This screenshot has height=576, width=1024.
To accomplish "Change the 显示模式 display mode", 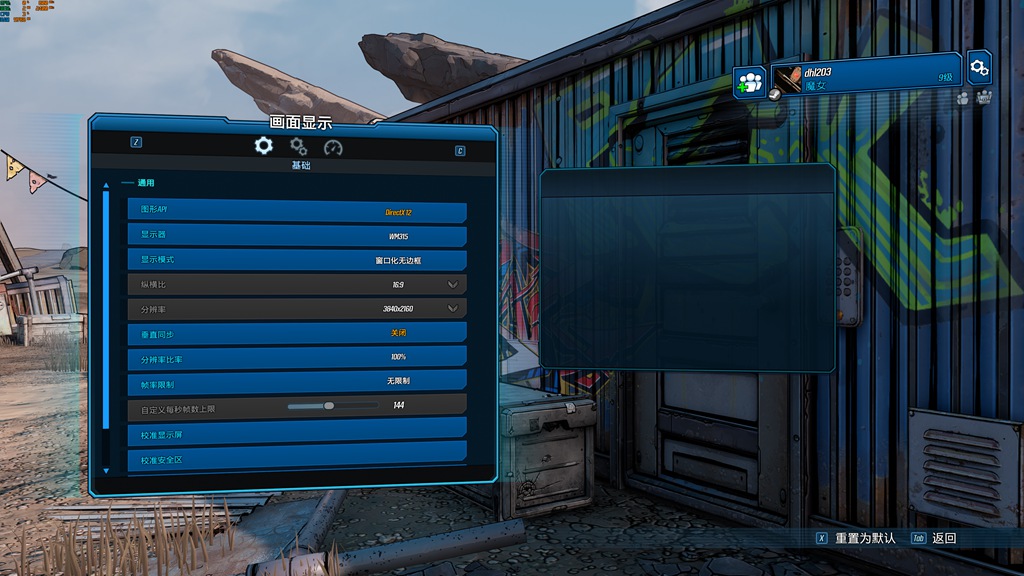I will point(297,260).
